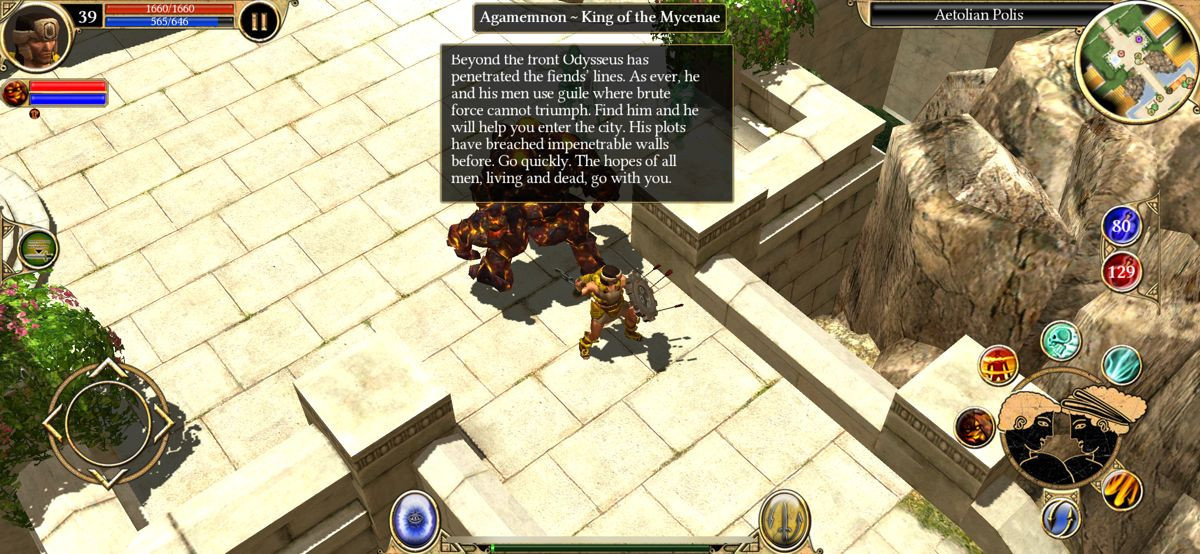Activate the teal skull skill
Image resolution: width=1200 pixels, height=554 pixels.
1061,341
